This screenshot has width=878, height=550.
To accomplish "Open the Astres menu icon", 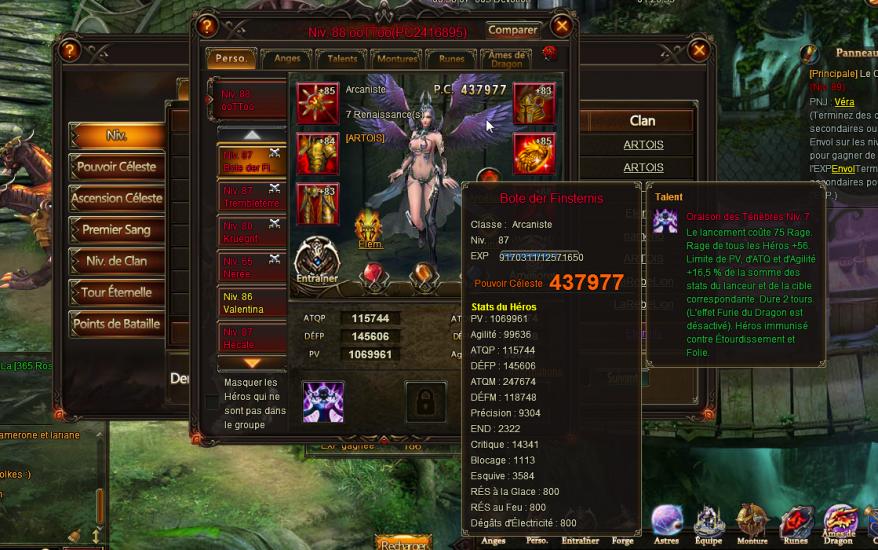I will [667, 524].
